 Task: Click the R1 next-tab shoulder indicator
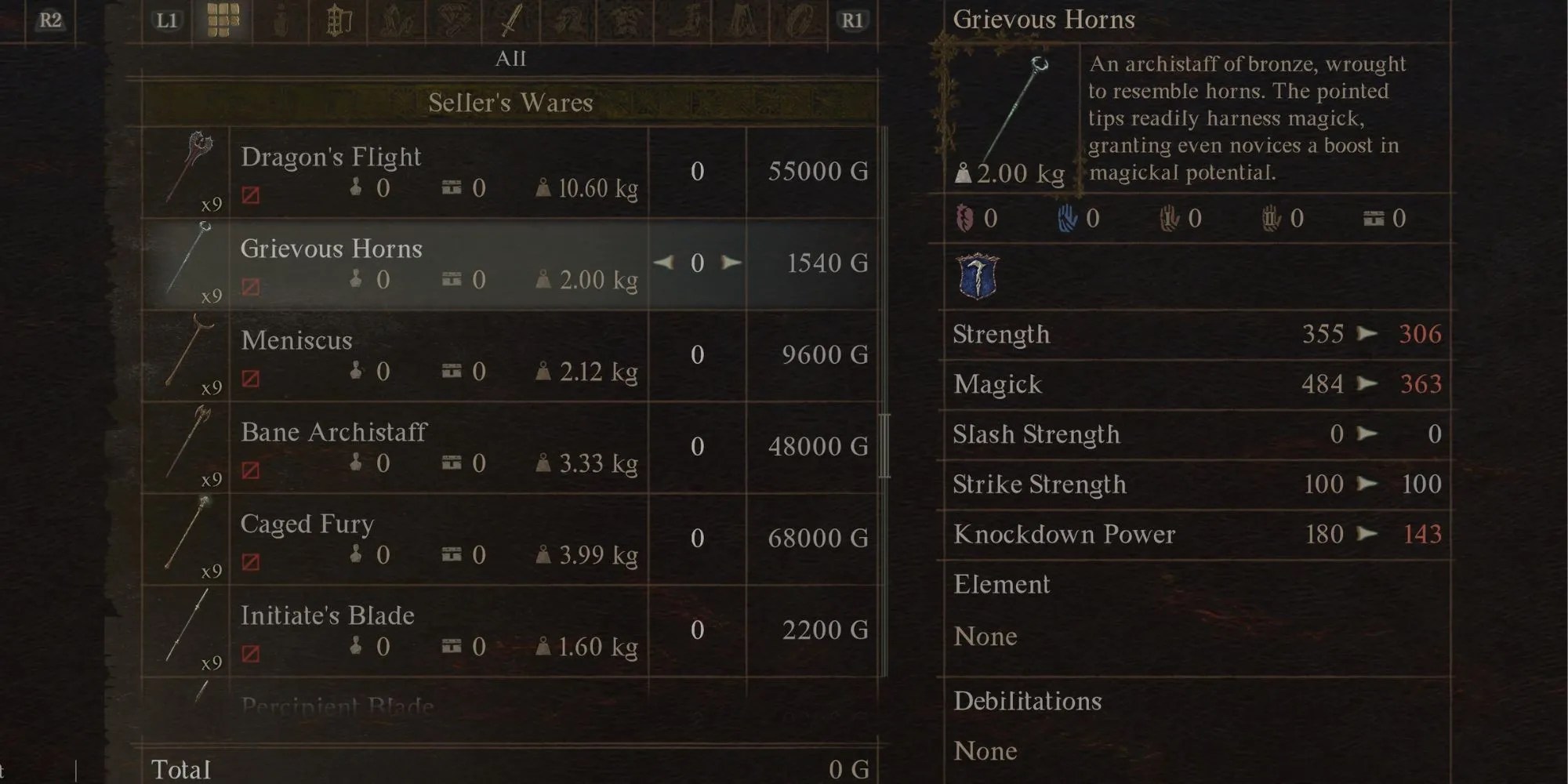[853, 21]
